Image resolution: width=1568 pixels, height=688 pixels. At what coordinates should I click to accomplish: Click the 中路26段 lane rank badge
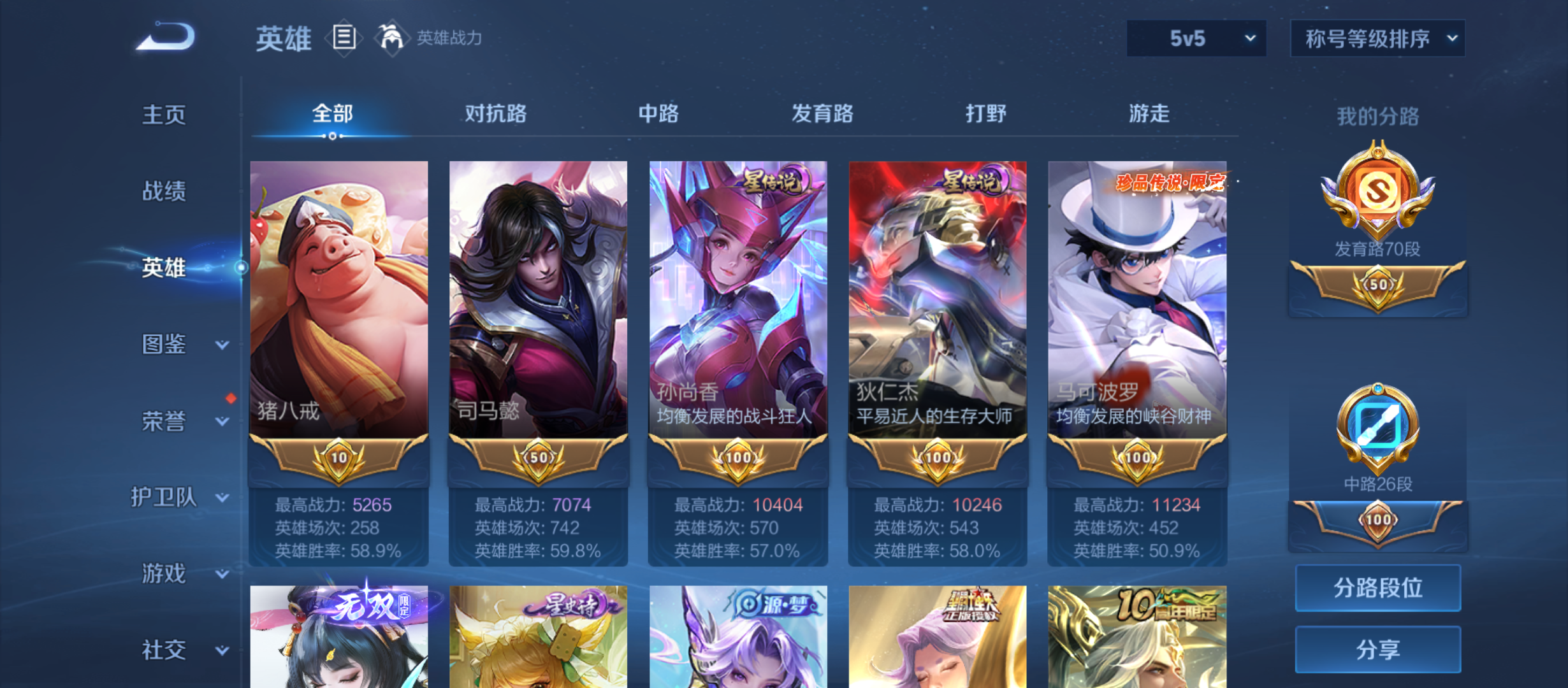(x=1377, y=433)
